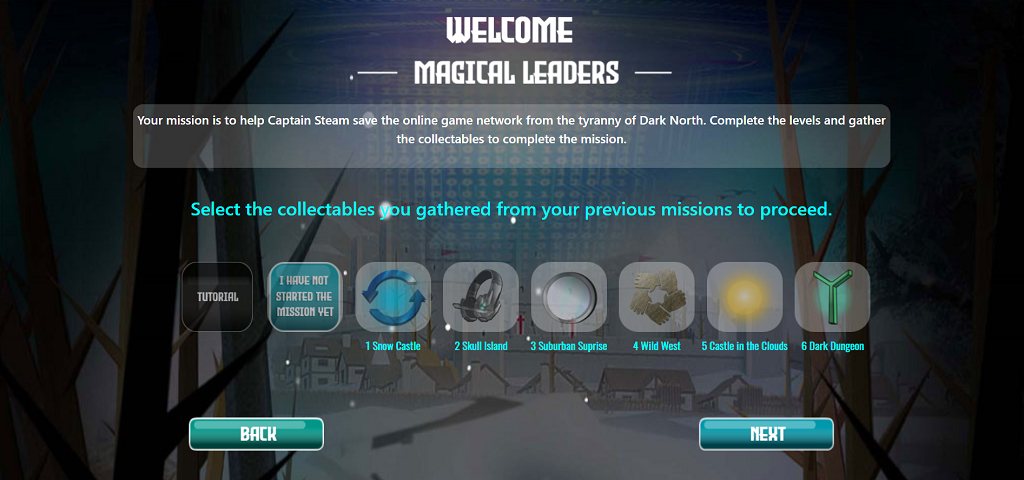
Task: Select the Snow Castle collectable
Action: (393, 297)
